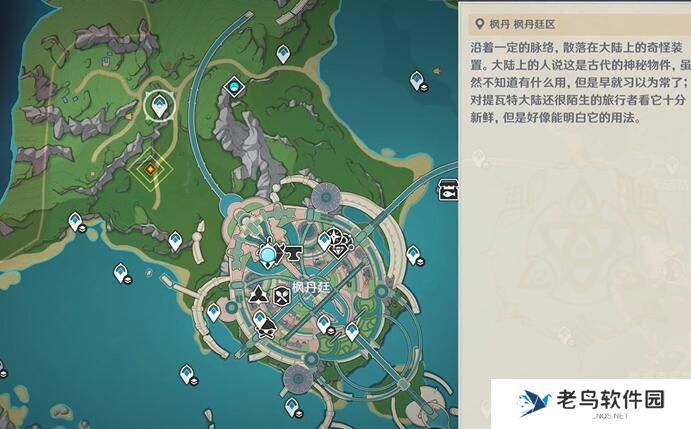The height and width of the screenshot is (429, 691).
Task: Select the blacksmith anvil icon in the city
Action: (x=297, y=256)
